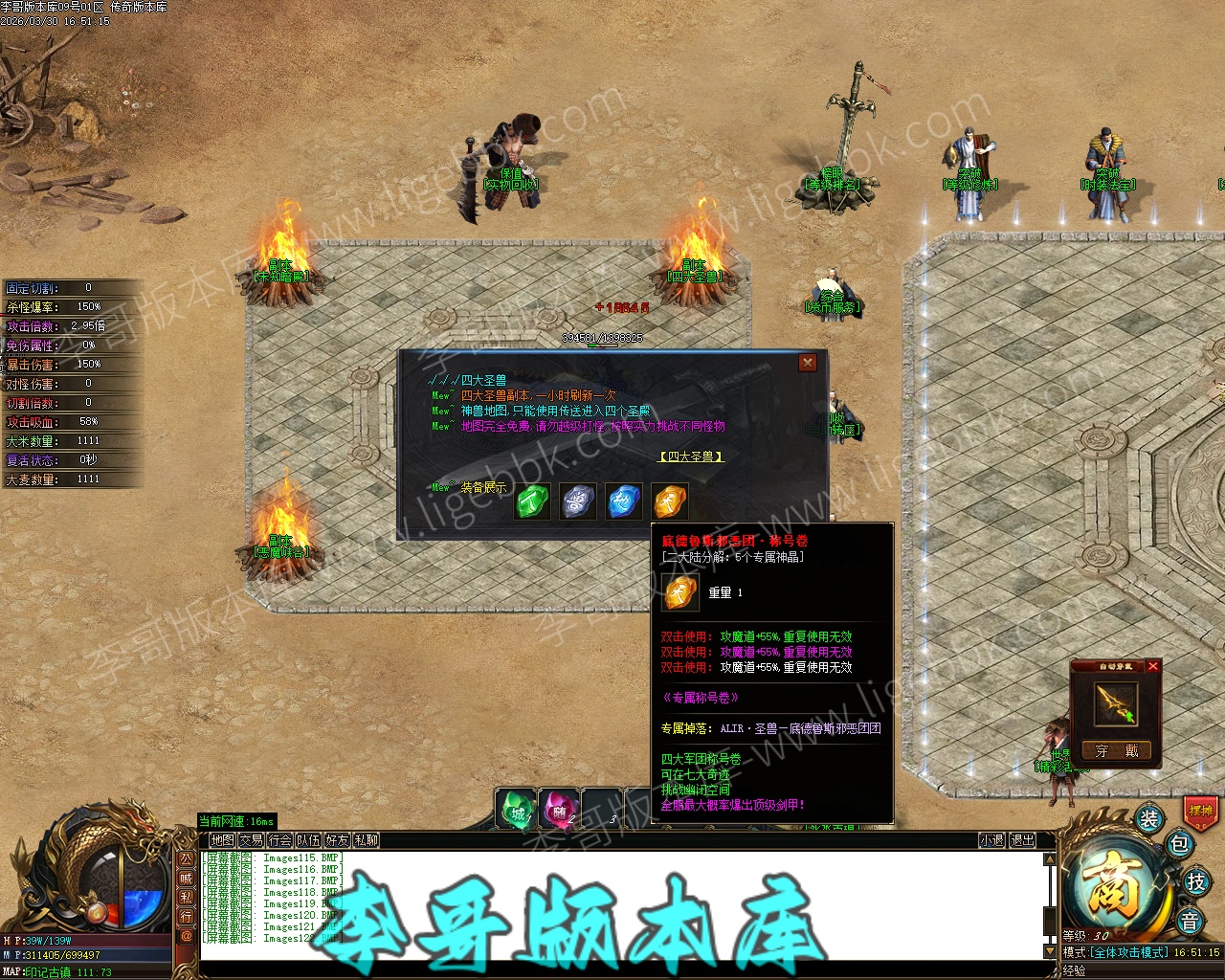This screenshot has height=980, width=1225.
Task: Click the golden spear in auto-equip popup
Action: [1116, 704]
